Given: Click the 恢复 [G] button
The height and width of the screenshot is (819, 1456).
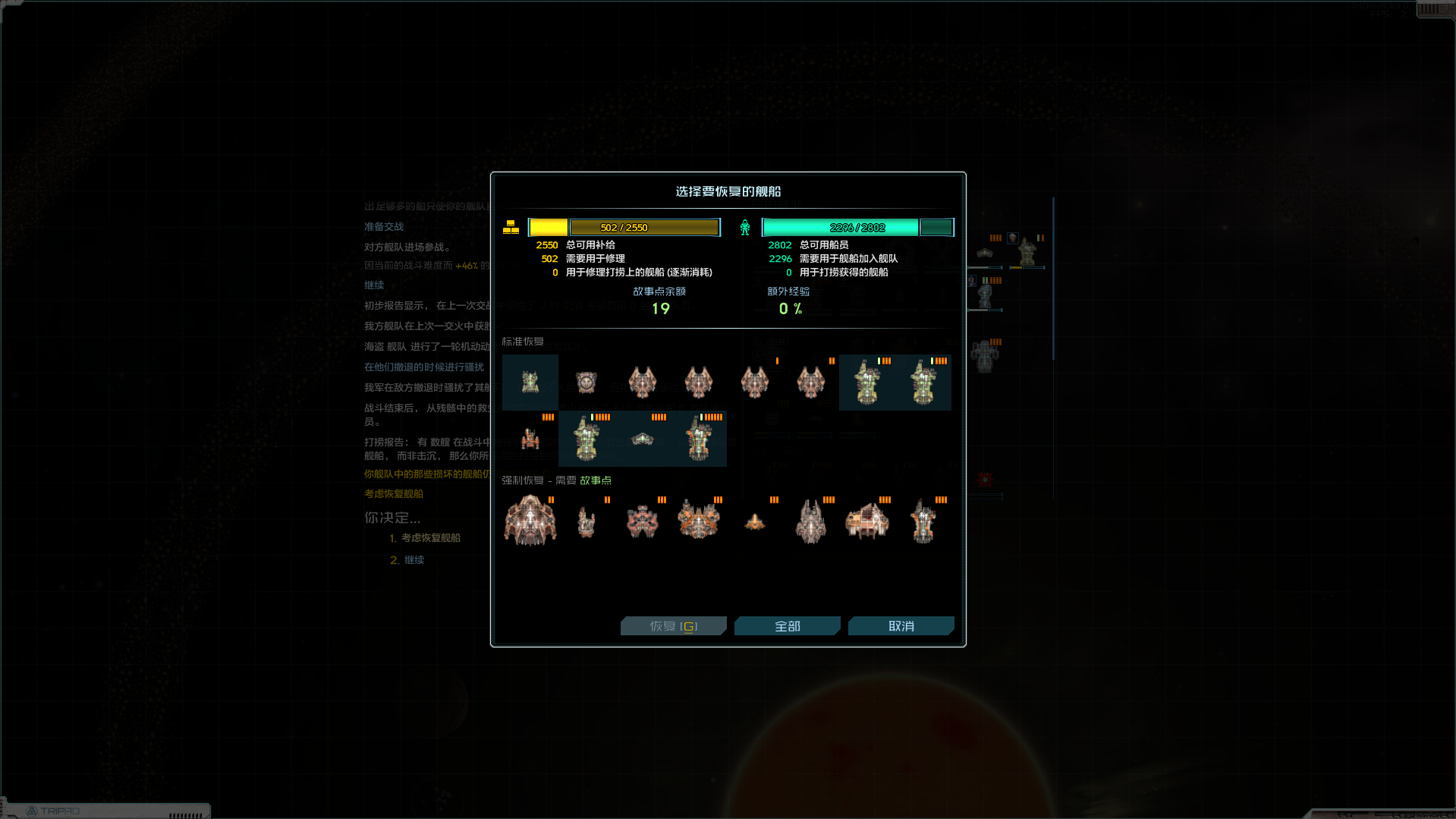Looking at the screenshot, I should 673,625.
